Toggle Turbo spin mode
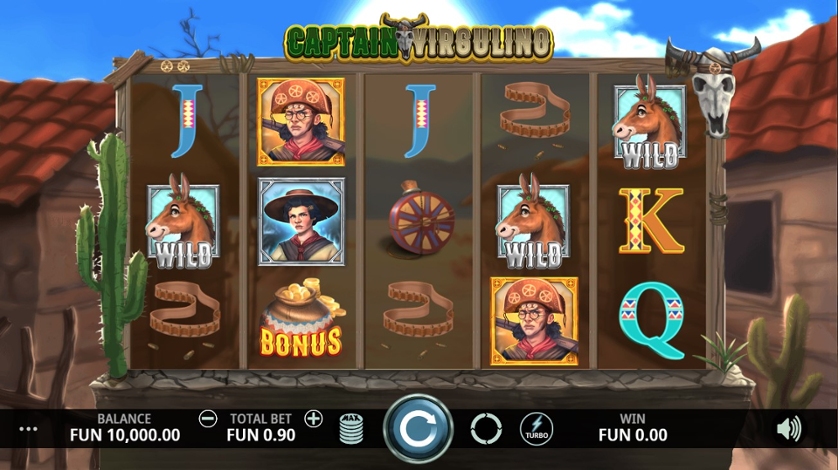This screenshot has height=470, width=838. (536, 429)
